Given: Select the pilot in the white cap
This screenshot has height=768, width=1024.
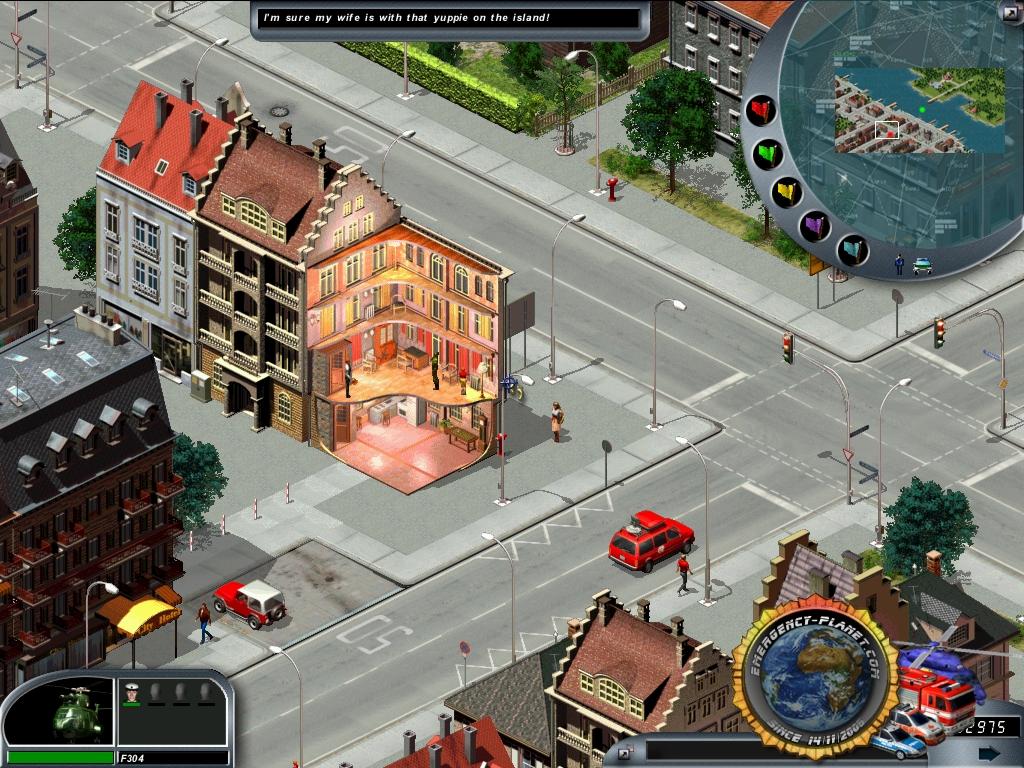Looking at the screenshot, I should pyautogui.click(x=131, y=693).
